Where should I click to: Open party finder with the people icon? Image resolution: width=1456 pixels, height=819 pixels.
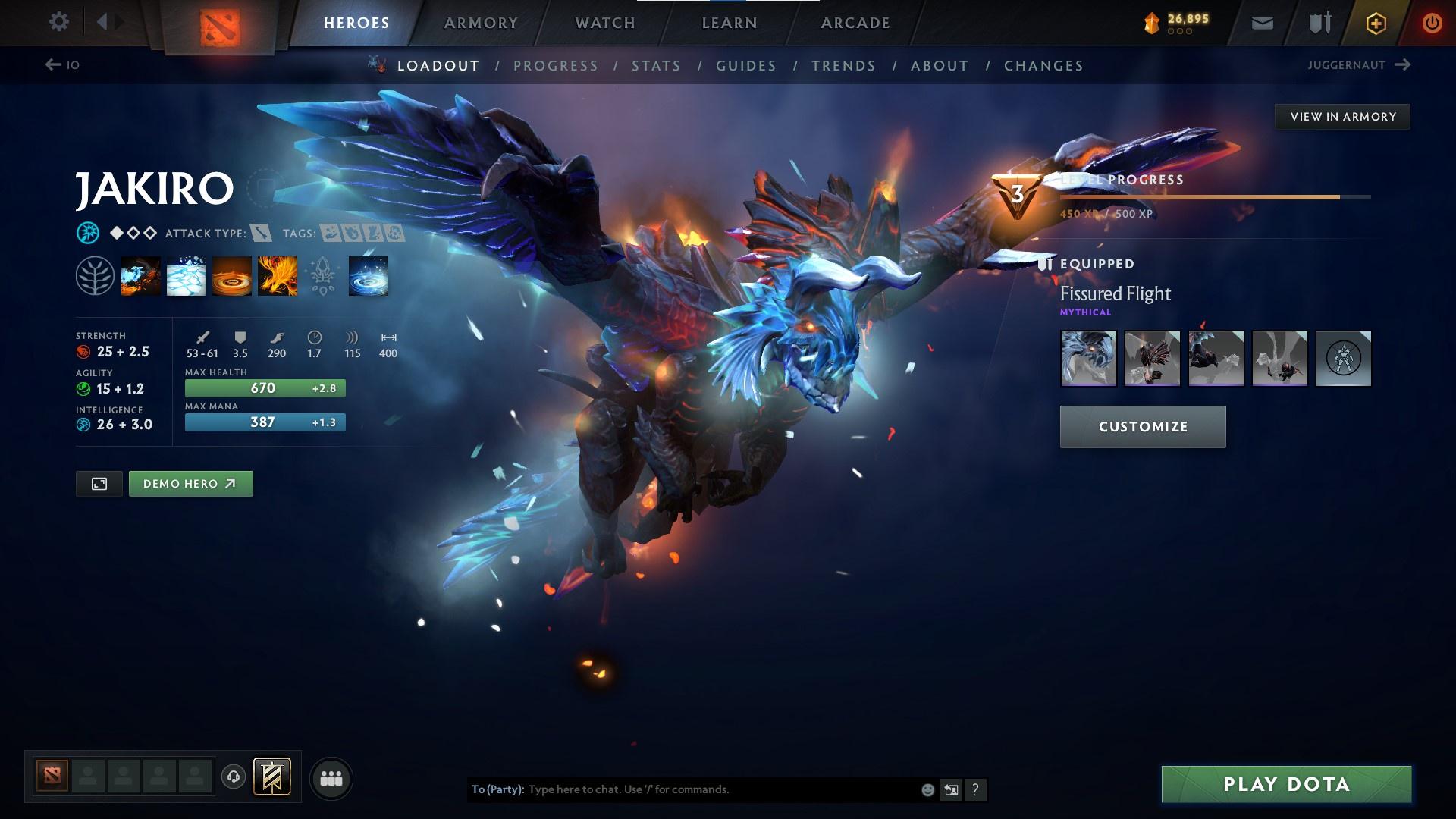point(331,777)
